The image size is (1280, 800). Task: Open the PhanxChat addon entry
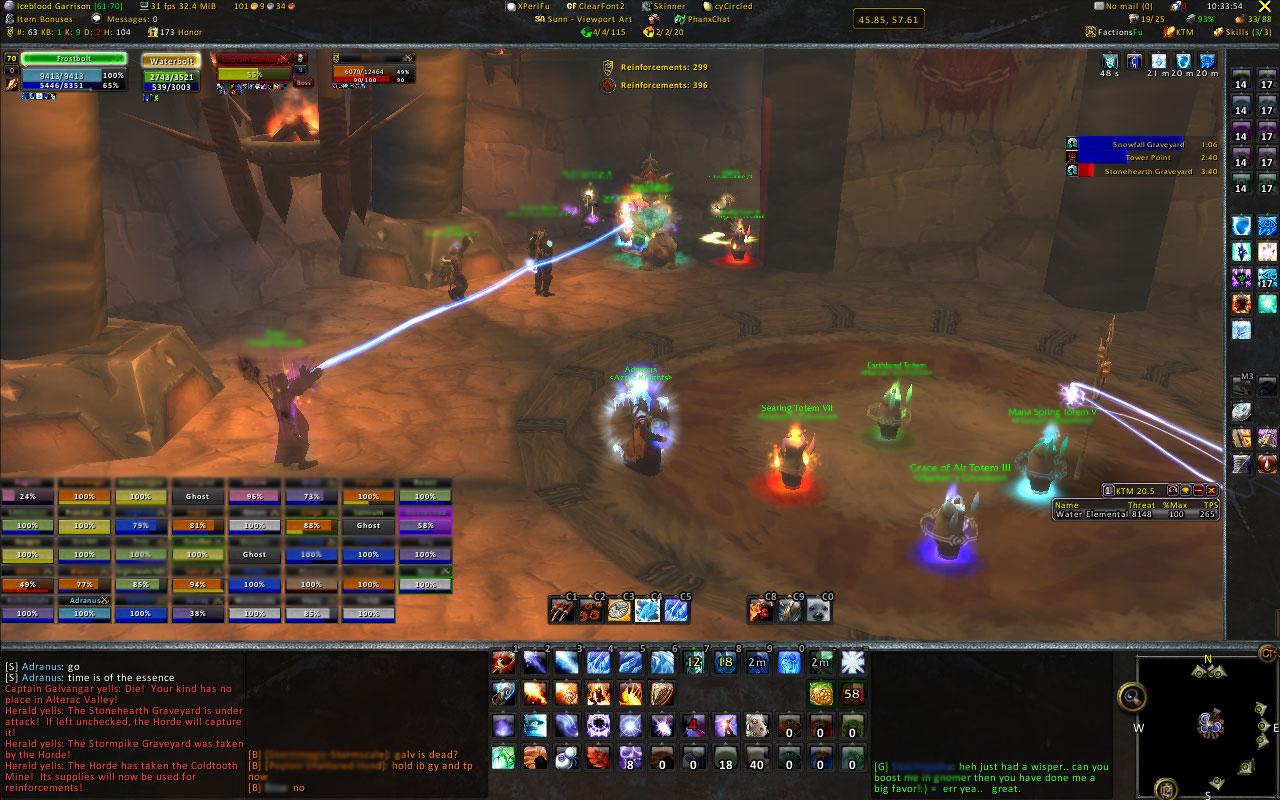pos(708,19)
